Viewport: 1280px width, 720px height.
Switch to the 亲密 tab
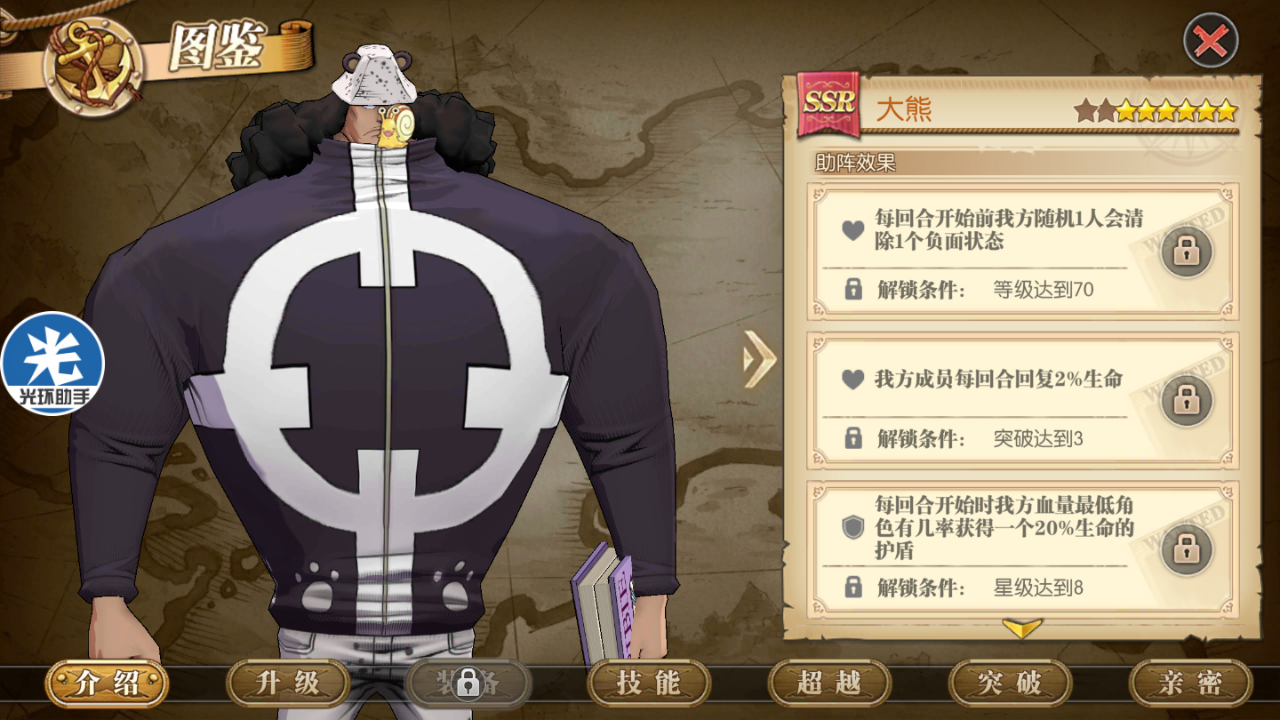[x=1190, y=683]
